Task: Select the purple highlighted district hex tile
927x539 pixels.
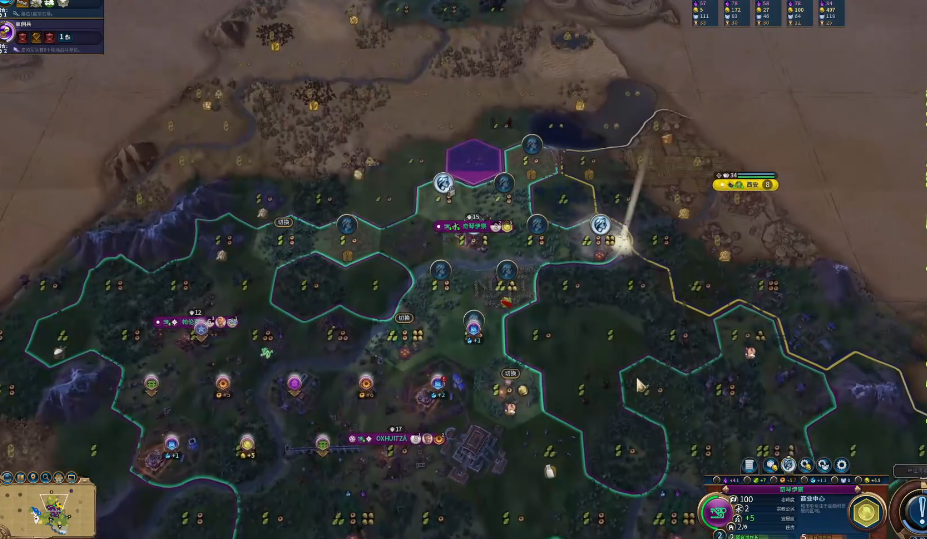Action: tap(473, 159)
